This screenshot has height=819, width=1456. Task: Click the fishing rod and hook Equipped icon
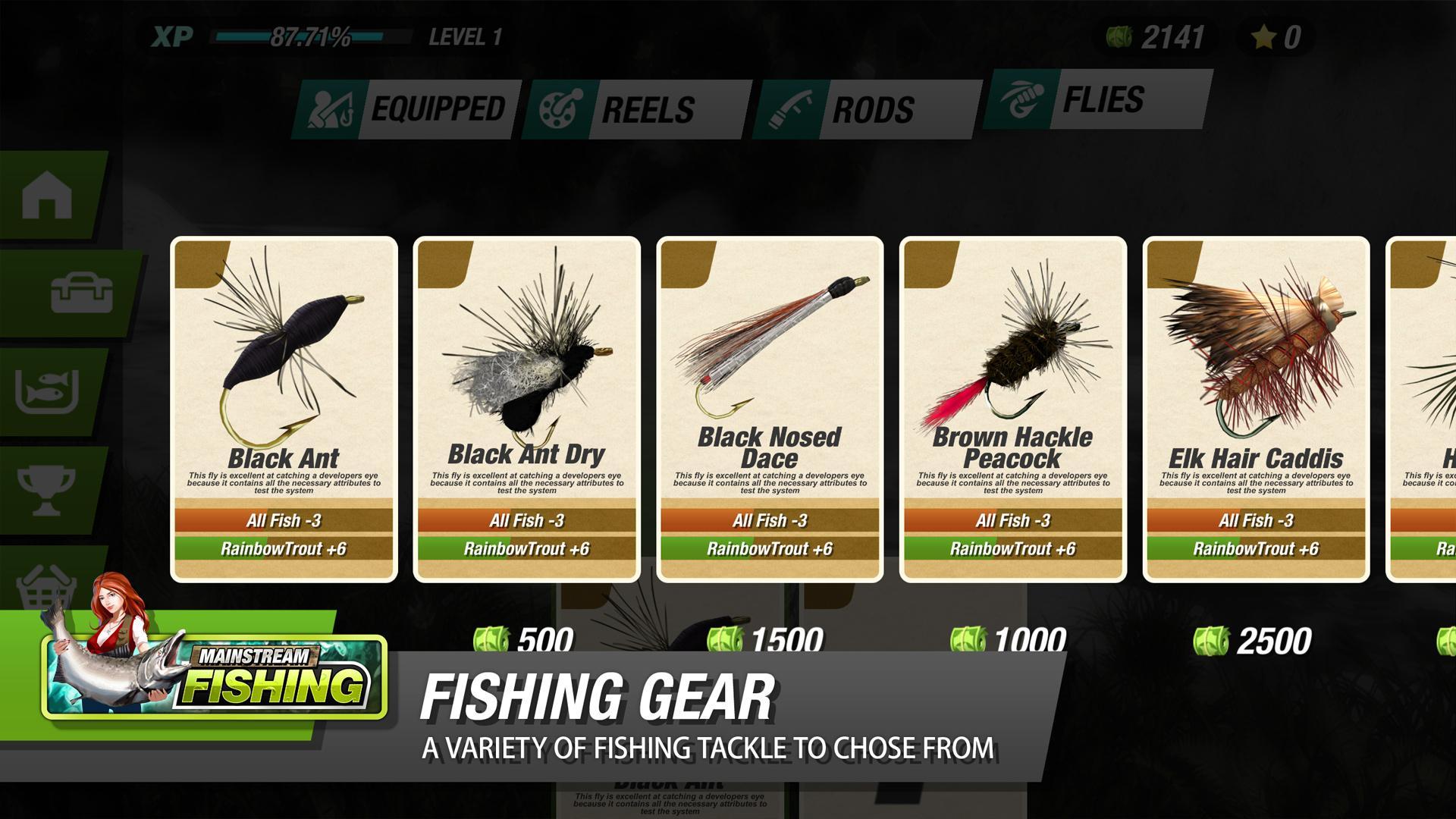(332, 106)
